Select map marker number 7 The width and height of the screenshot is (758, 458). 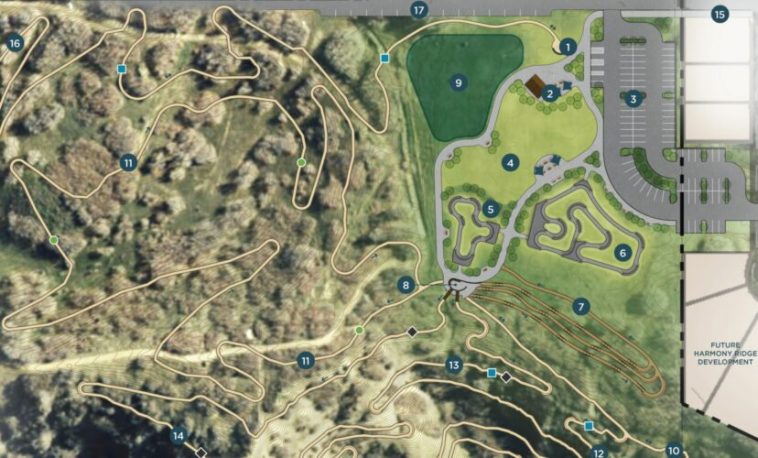(582, 306)
